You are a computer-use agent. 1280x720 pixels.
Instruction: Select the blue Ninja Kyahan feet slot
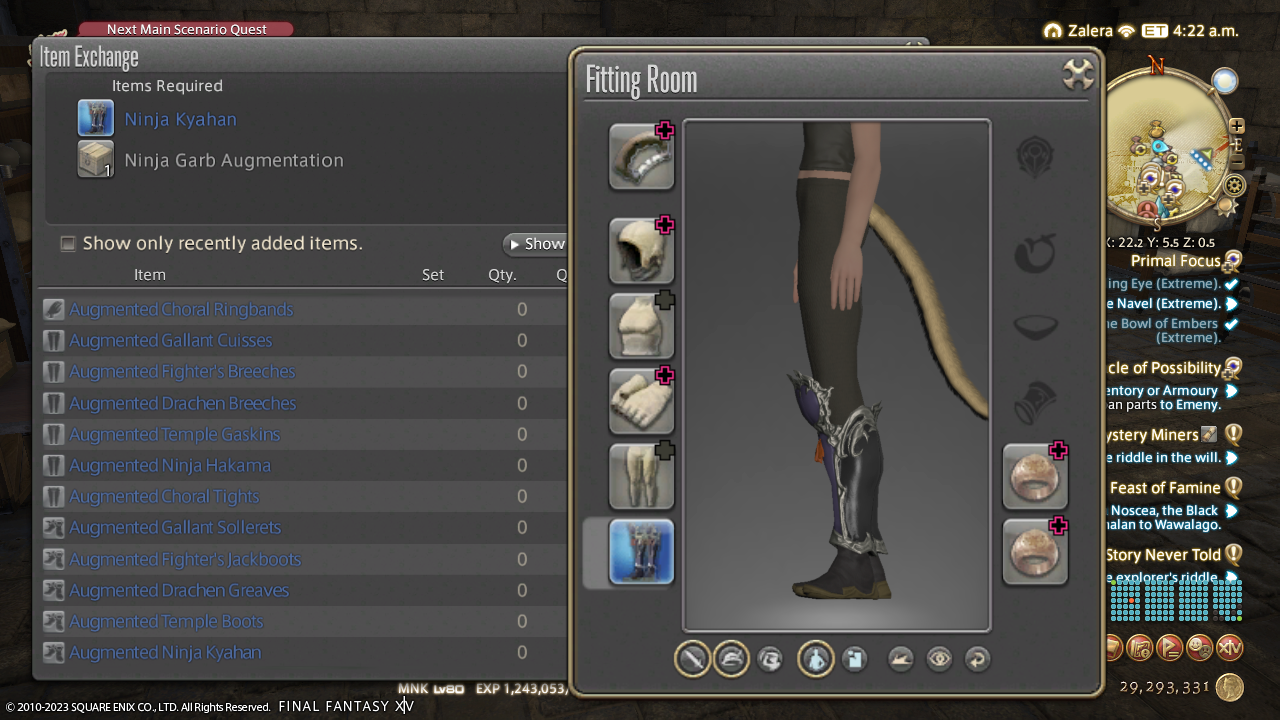tap(641, 552)
